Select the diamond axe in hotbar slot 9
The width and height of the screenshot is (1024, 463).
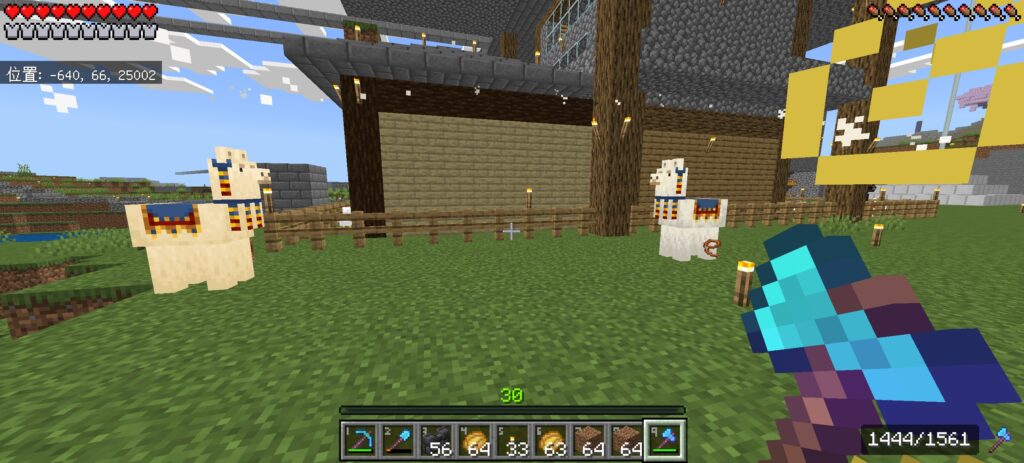tap(664, 440)
